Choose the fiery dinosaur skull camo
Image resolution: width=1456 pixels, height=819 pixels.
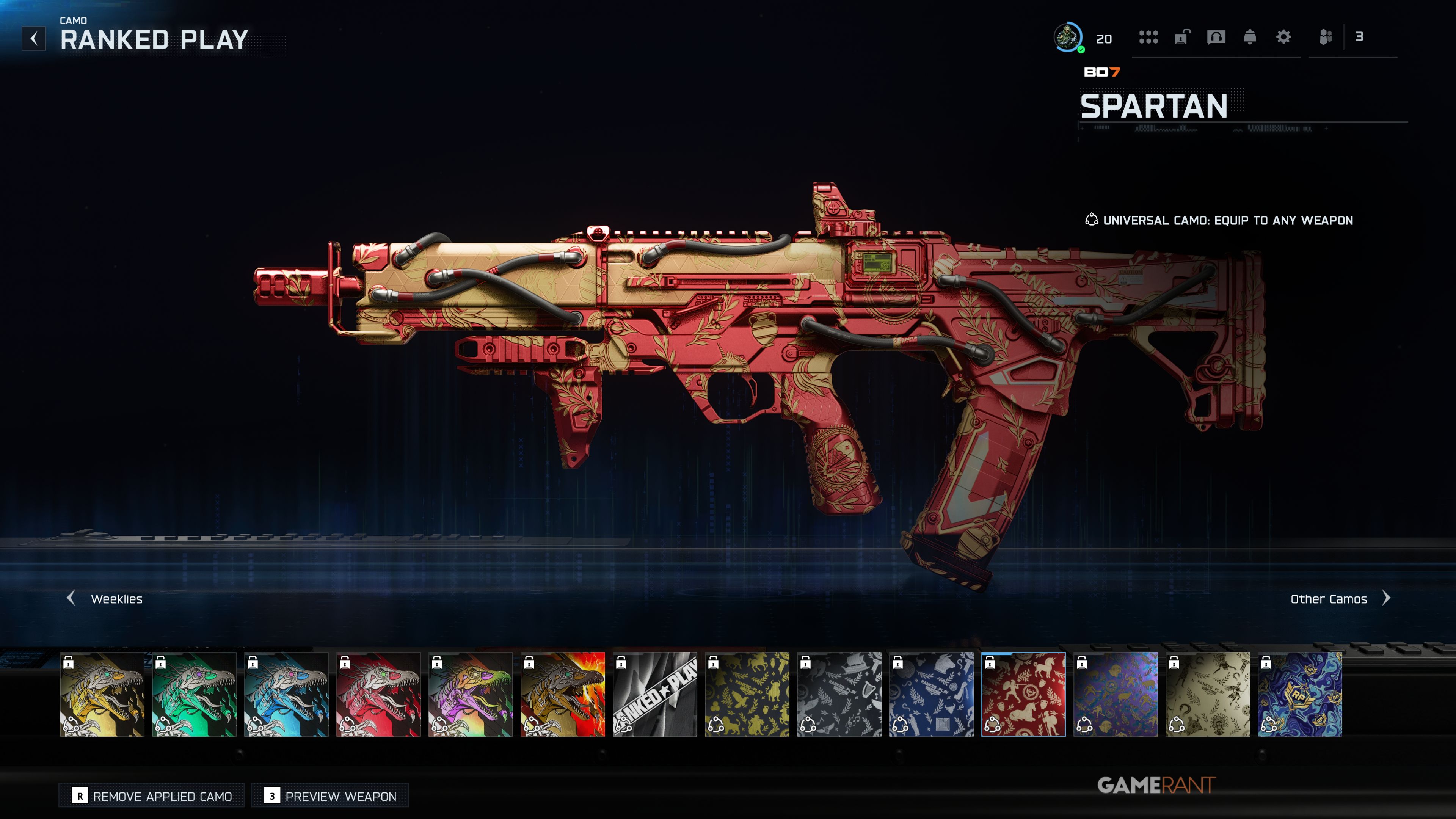coord(562,694)
